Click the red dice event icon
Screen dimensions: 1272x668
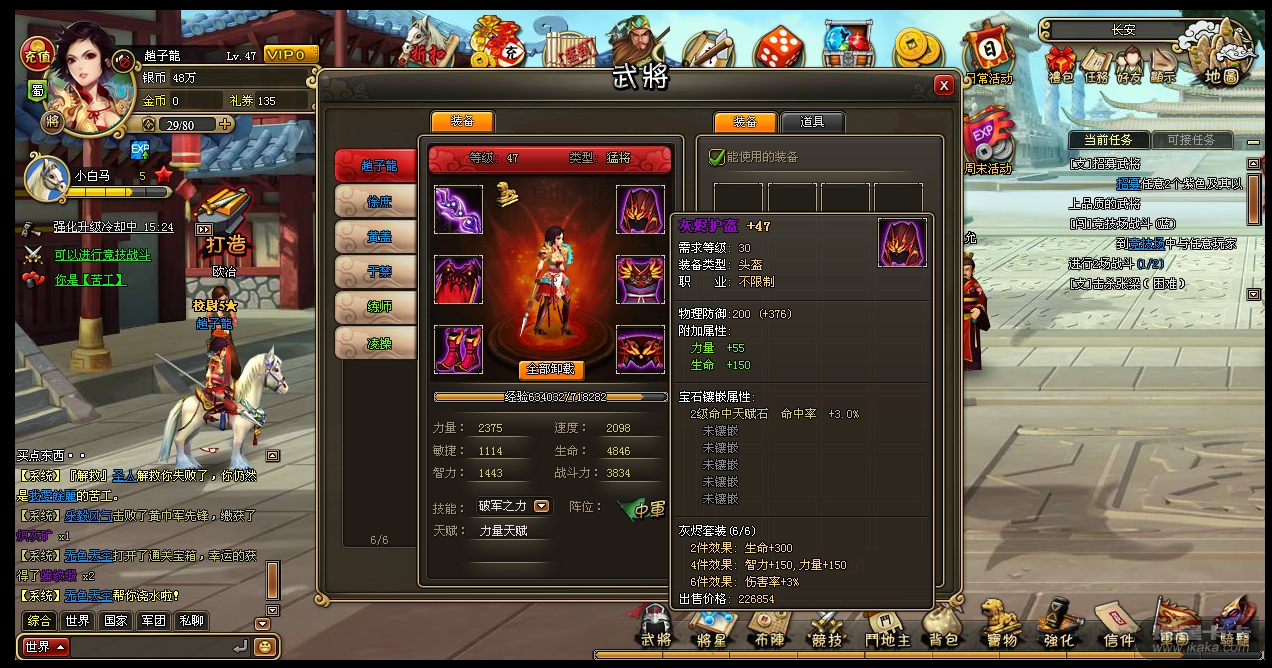pyautogui.click(x=778, y=48)
